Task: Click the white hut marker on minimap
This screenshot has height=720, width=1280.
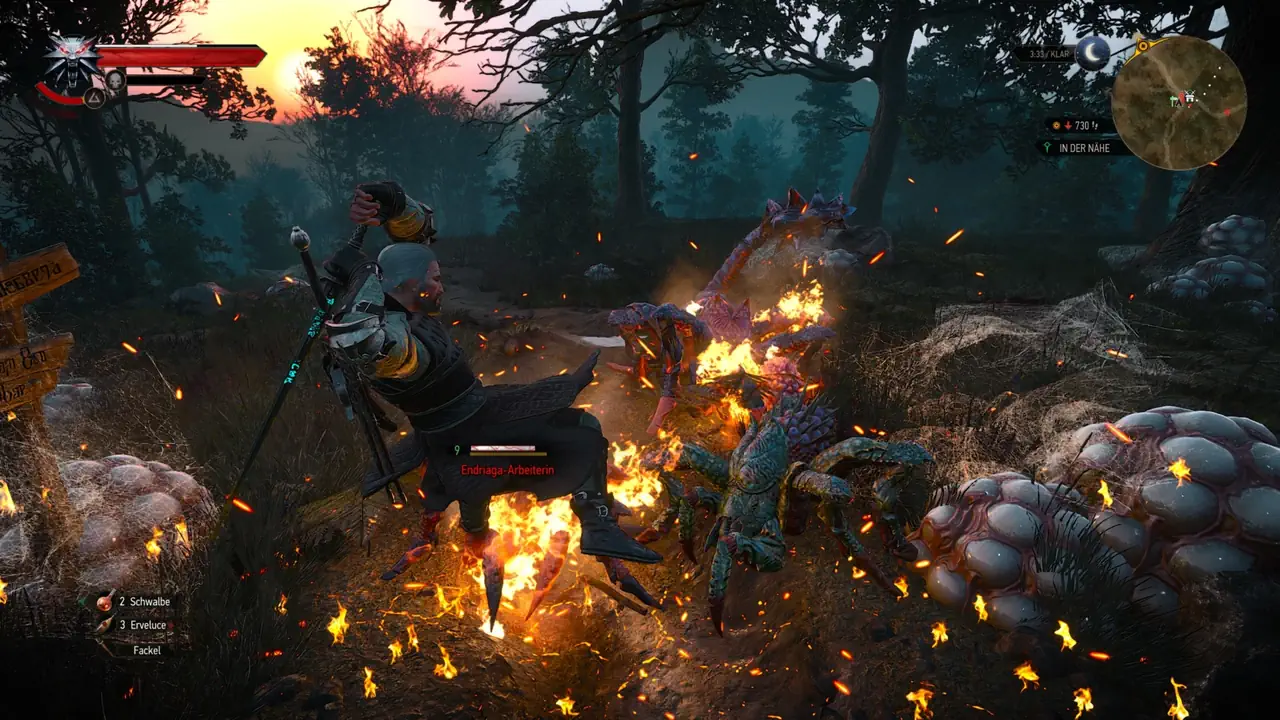Action: [1189, 97]
